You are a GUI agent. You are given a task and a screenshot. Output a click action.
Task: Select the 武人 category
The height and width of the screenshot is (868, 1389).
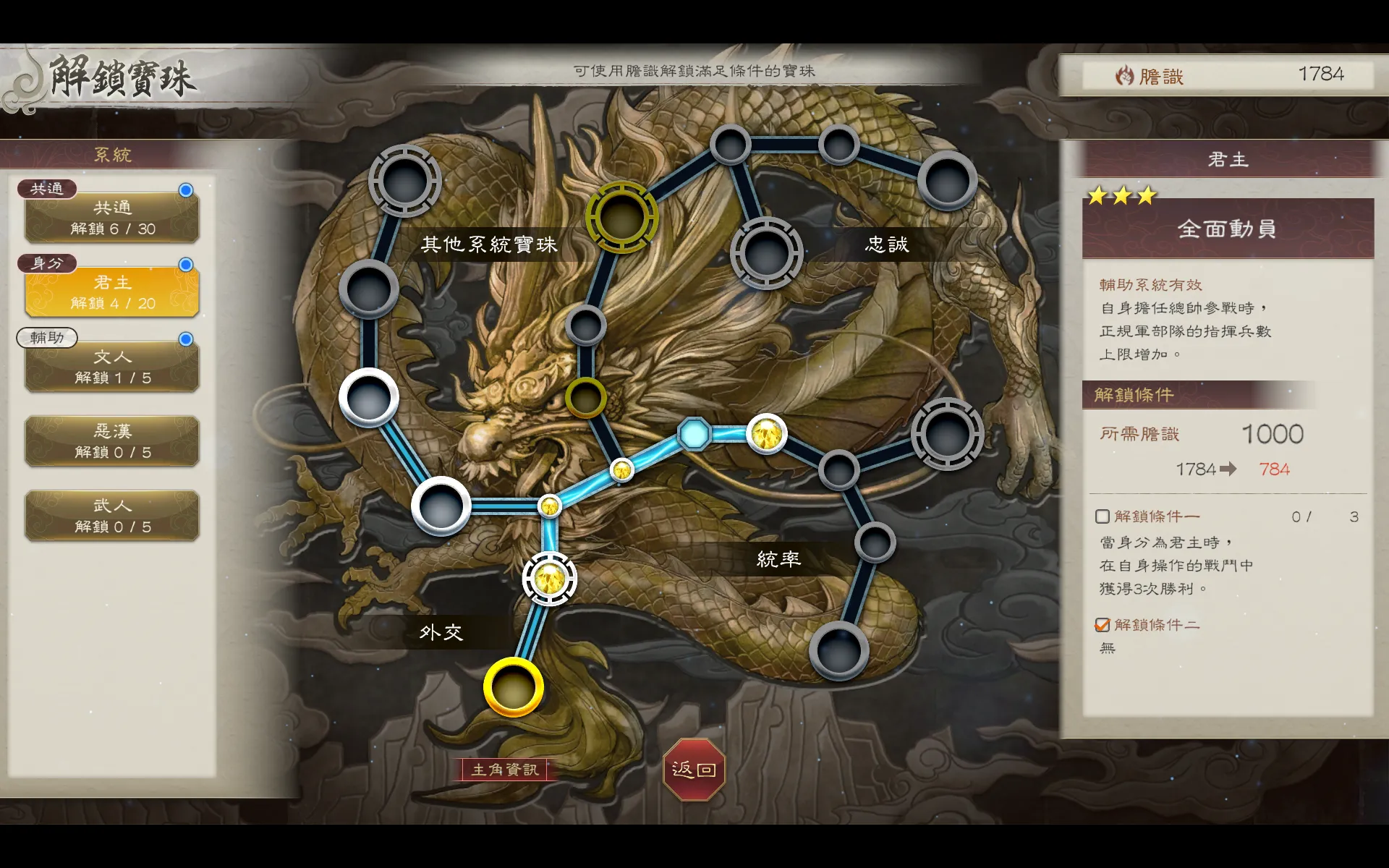[112, 516]
